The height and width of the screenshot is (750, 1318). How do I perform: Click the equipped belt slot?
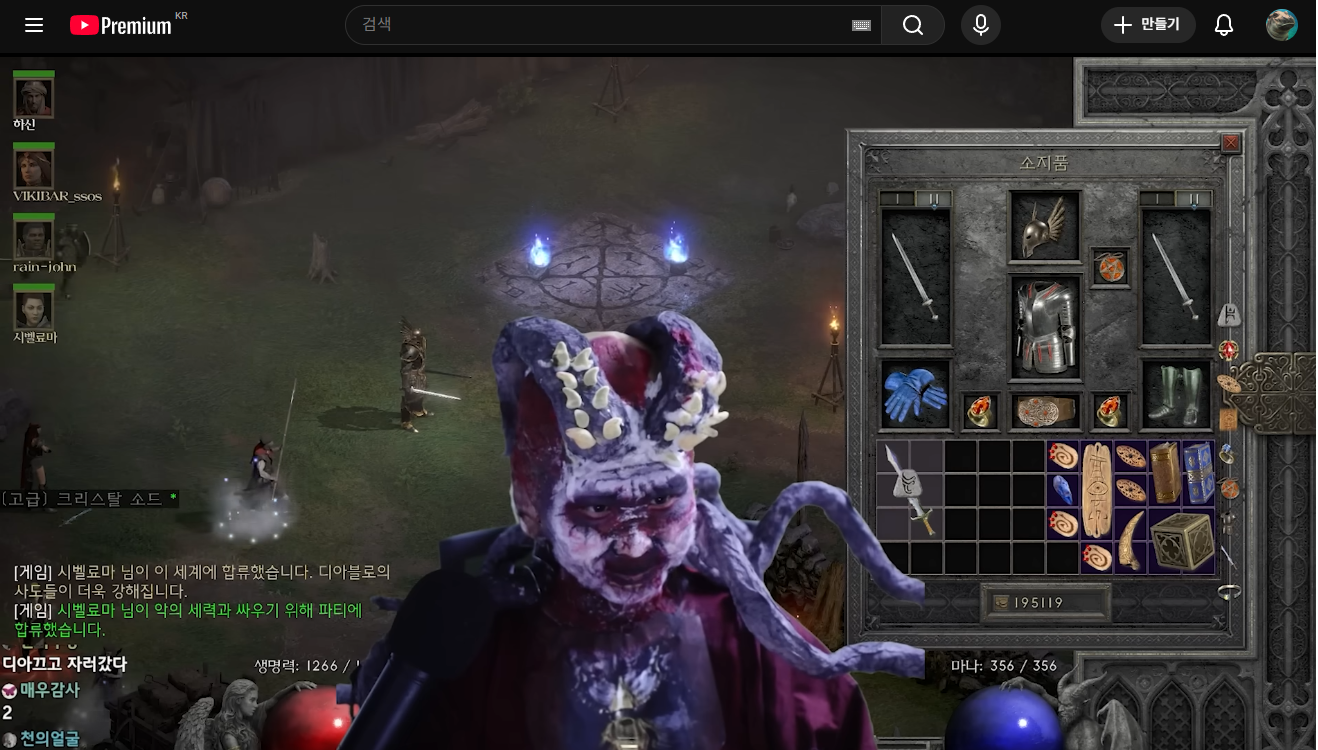point(1044,411)
